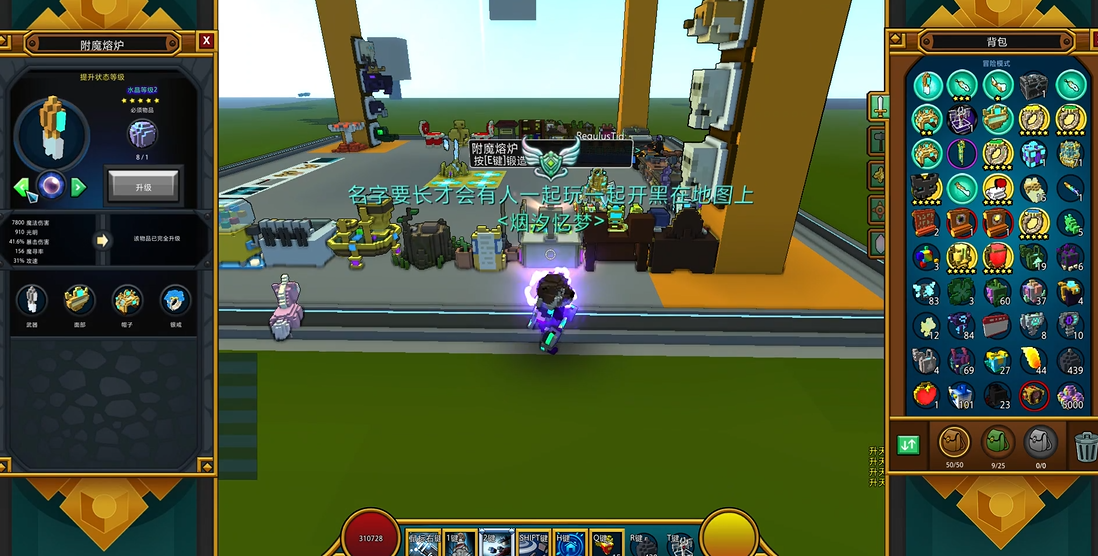
Task: Click the 升级 upgrade button
Action: tap(143, 185)
